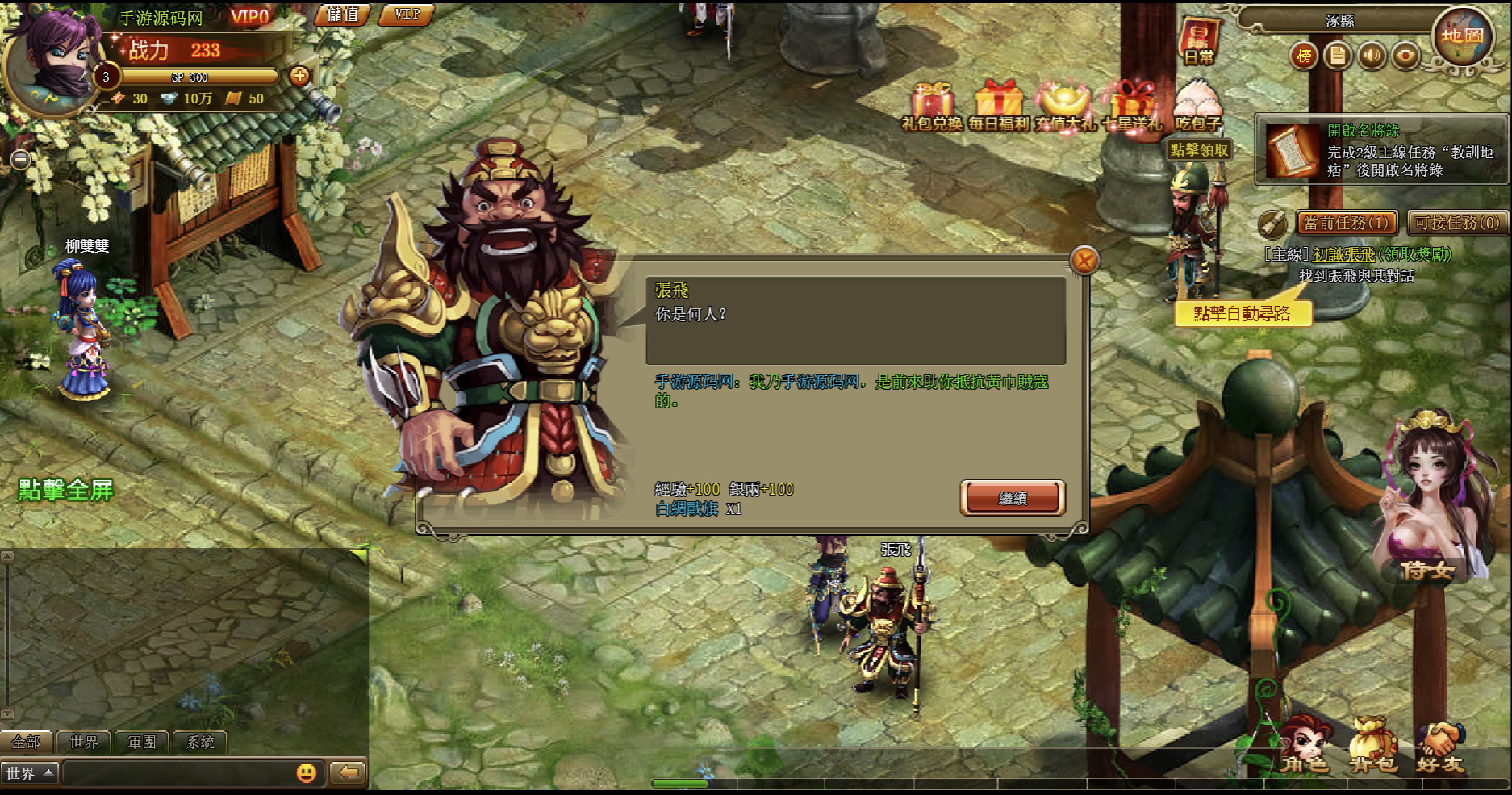Open the 角色 character sheet
The width and height of the screenshot is (1512, 795).
pos(1304,747)
